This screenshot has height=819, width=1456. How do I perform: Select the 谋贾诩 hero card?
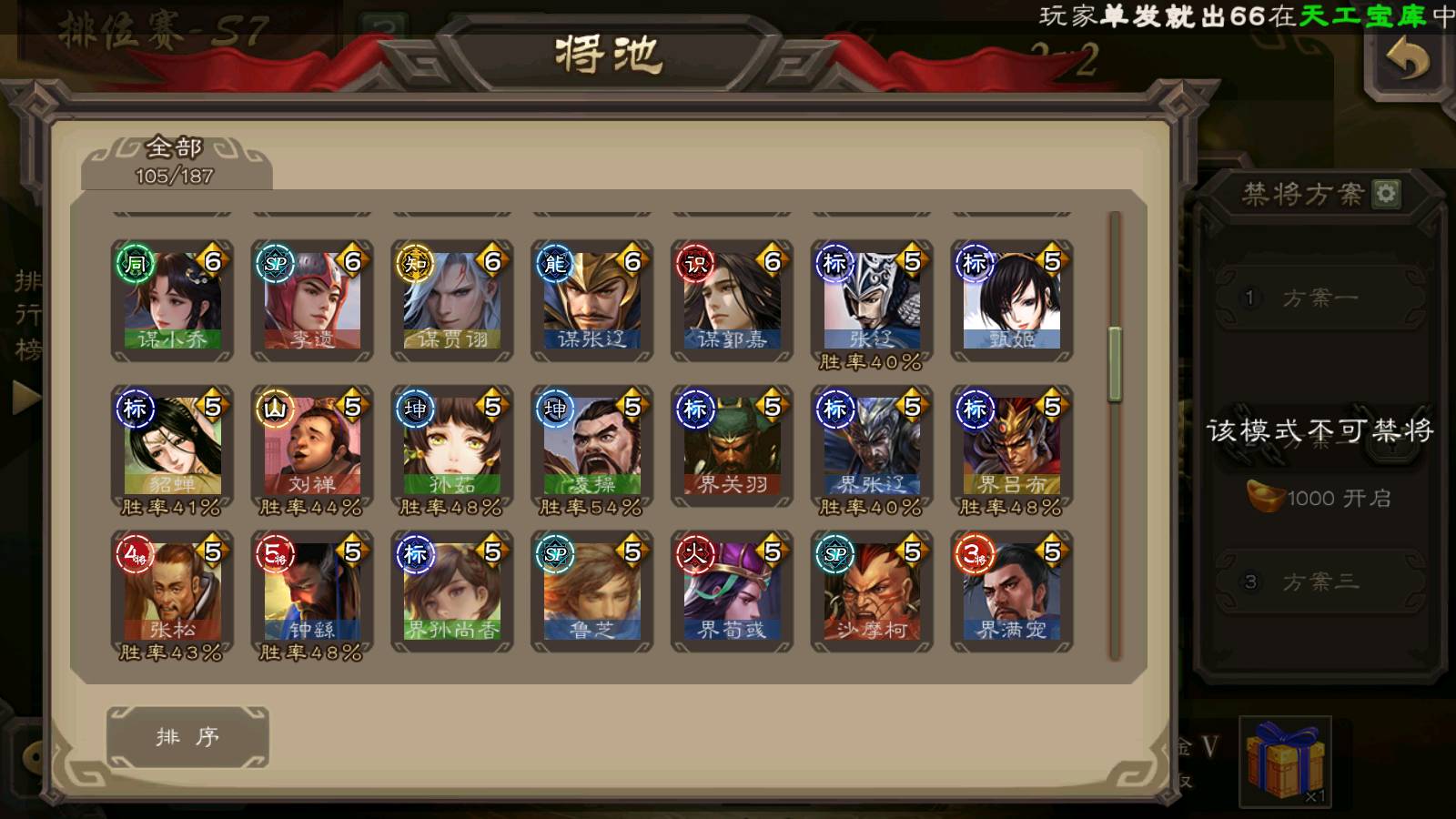tap(452, 299)
